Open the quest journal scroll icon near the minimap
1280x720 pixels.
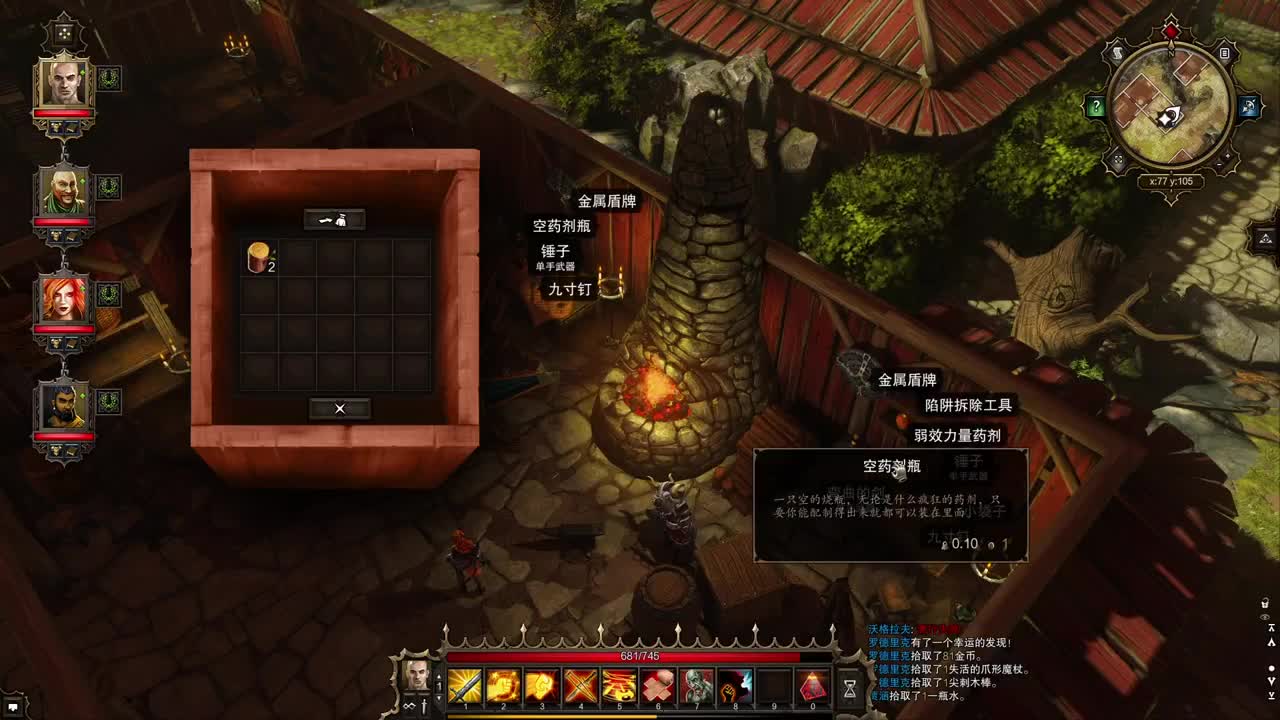(1117, 52)
